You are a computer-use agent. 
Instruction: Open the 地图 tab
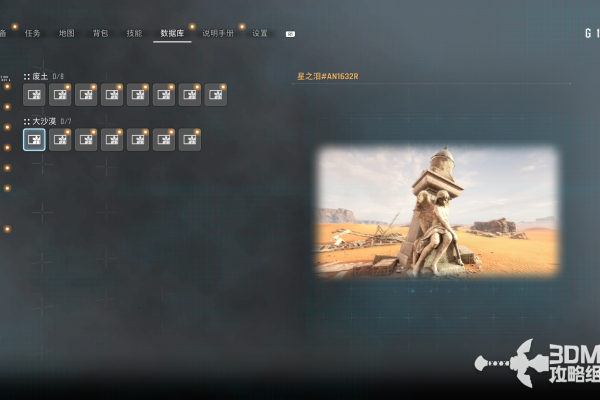pos(67,33)
